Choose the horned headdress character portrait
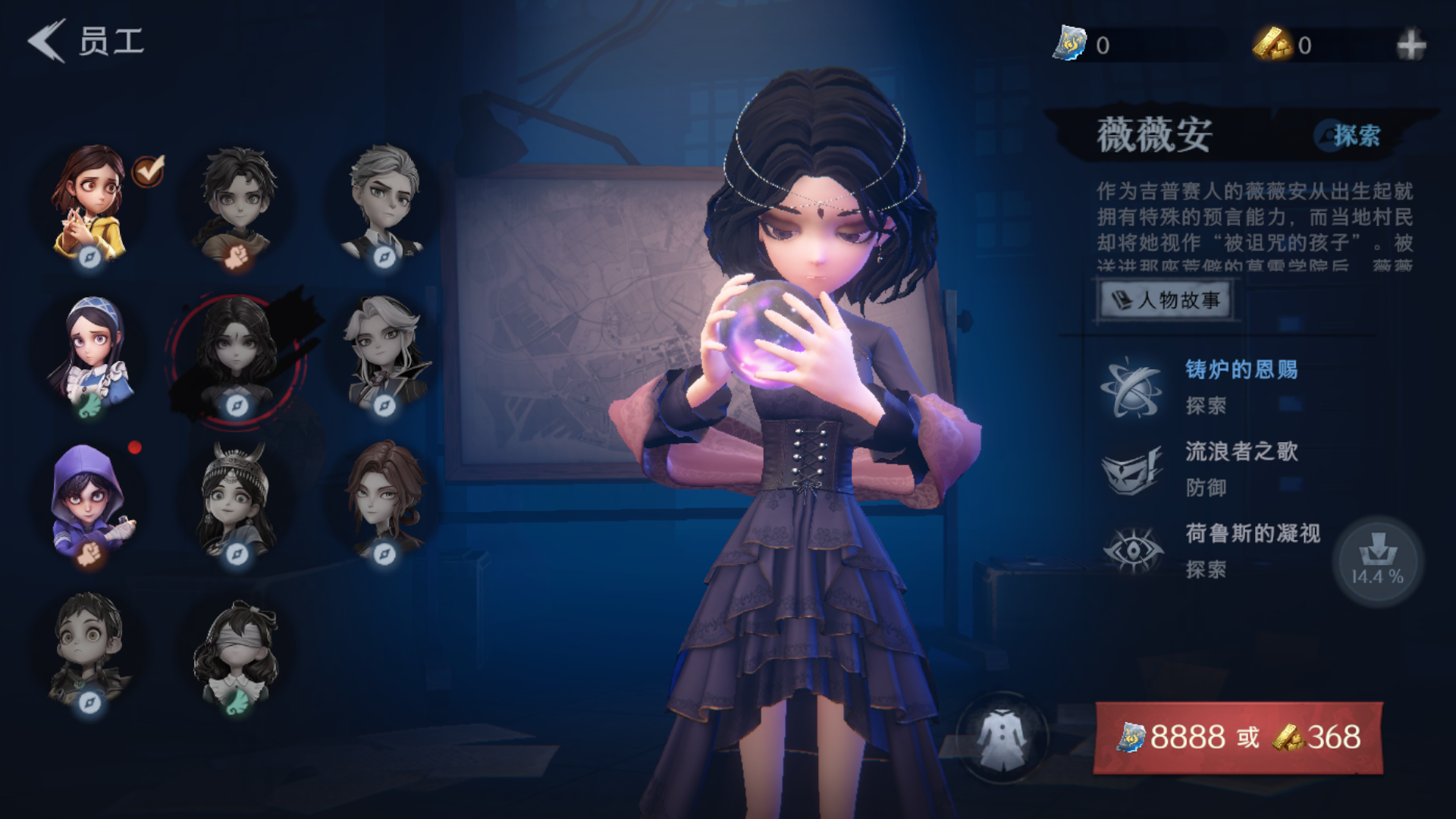Screen dimensions: 1456x819 click(237, 502)
